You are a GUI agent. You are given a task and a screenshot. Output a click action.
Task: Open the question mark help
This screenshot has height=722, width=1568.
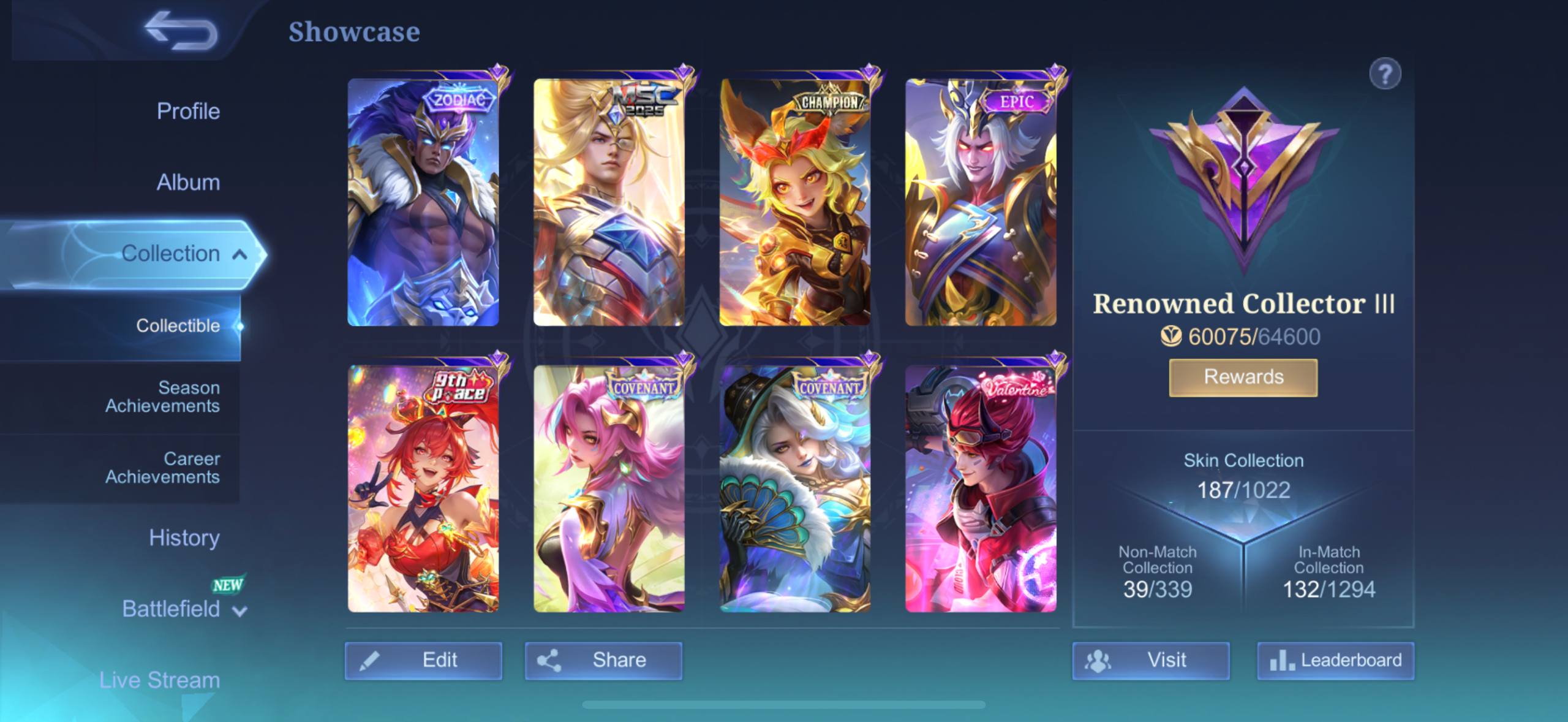1385,74
